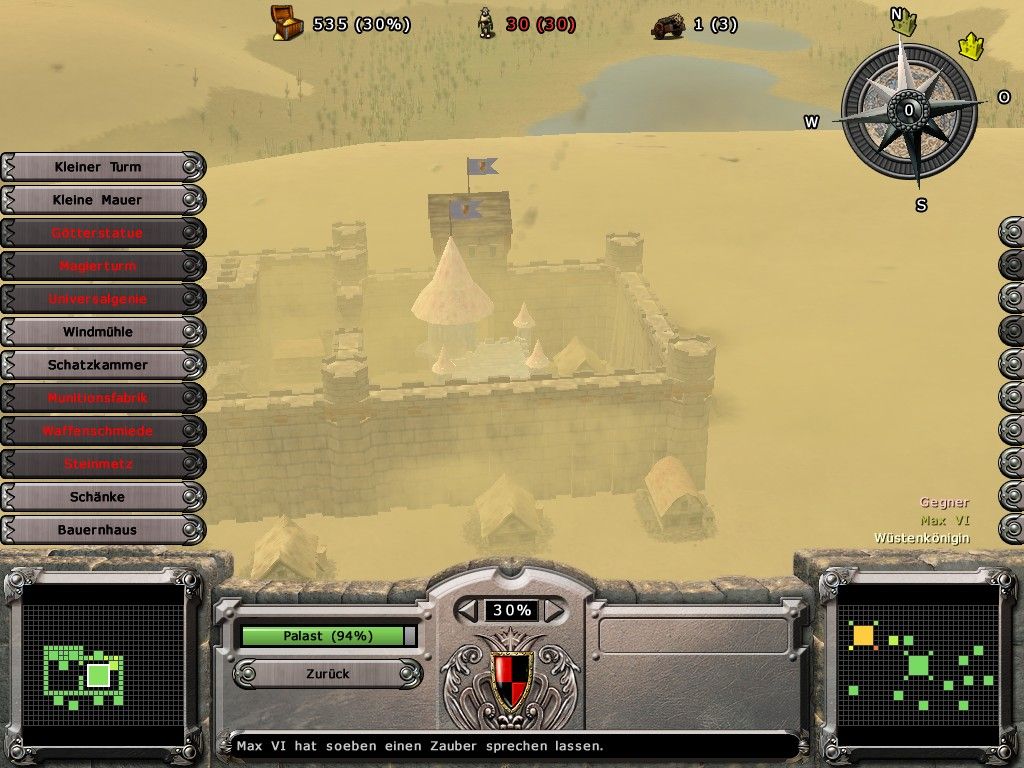Choose Schänke to build
This screenshot has width=1024, height=768.
98,497
